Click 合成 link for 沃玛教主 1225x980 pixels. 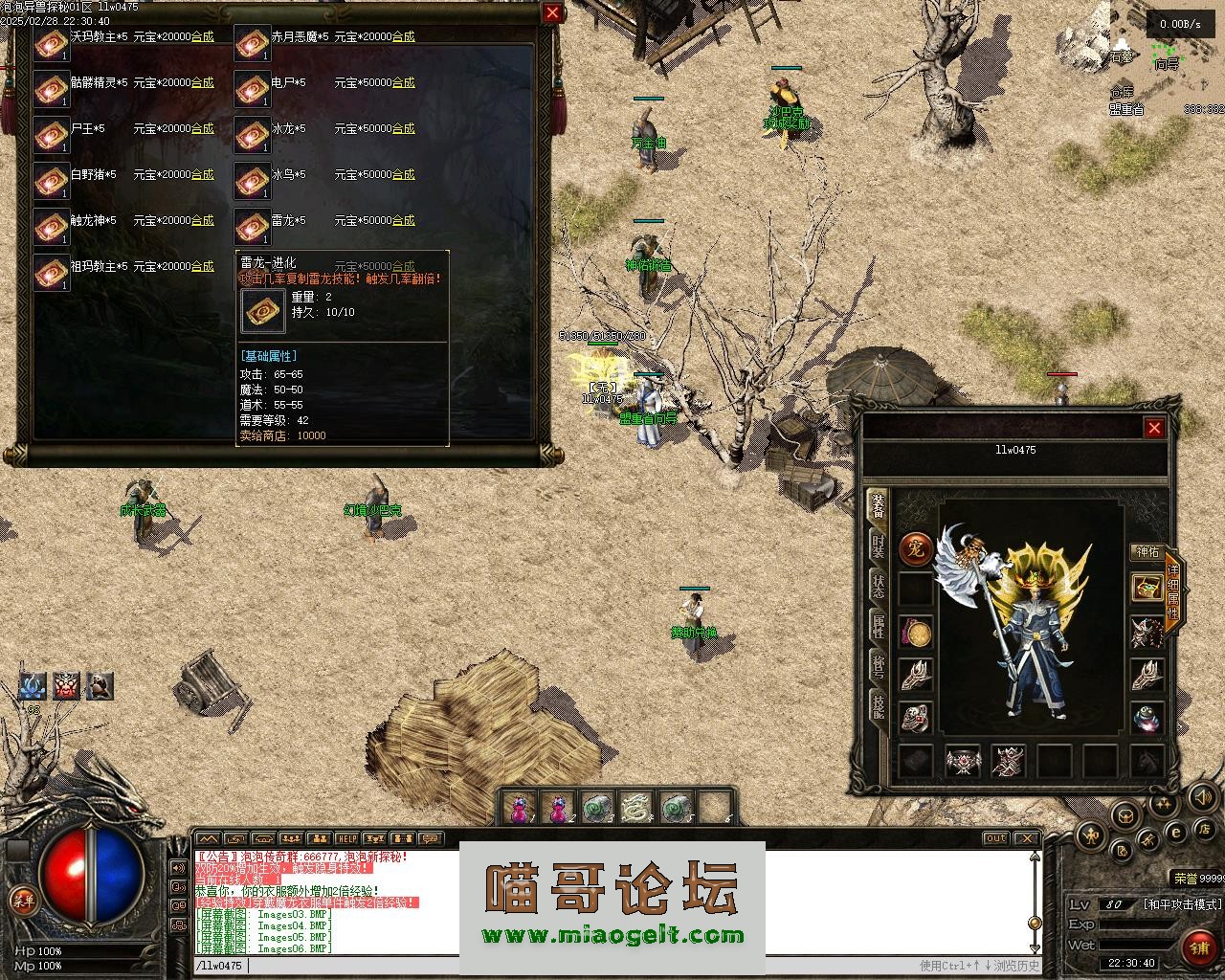pyautogui.click(x=202, y=36)
